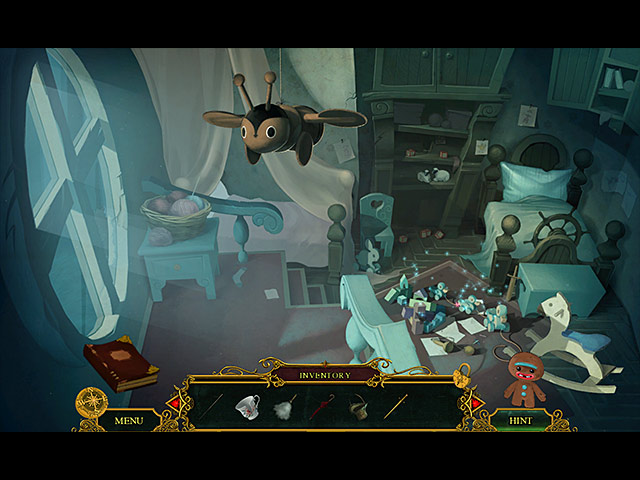Select the teacup in the inventory
640x480 pixels.
pyautogui.click(x=247, y=406)
